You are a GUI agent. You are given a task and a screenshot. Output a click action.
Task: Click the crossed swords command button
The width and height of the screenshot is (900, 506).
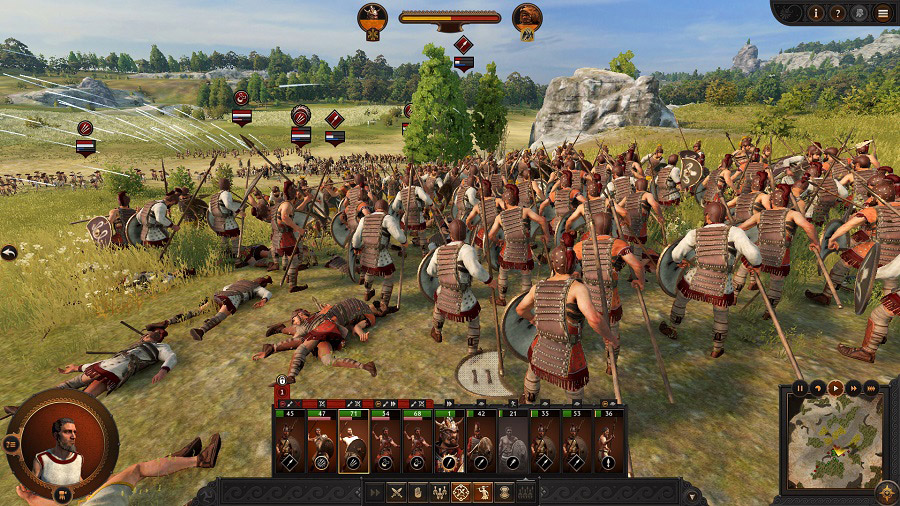[395, 492]
